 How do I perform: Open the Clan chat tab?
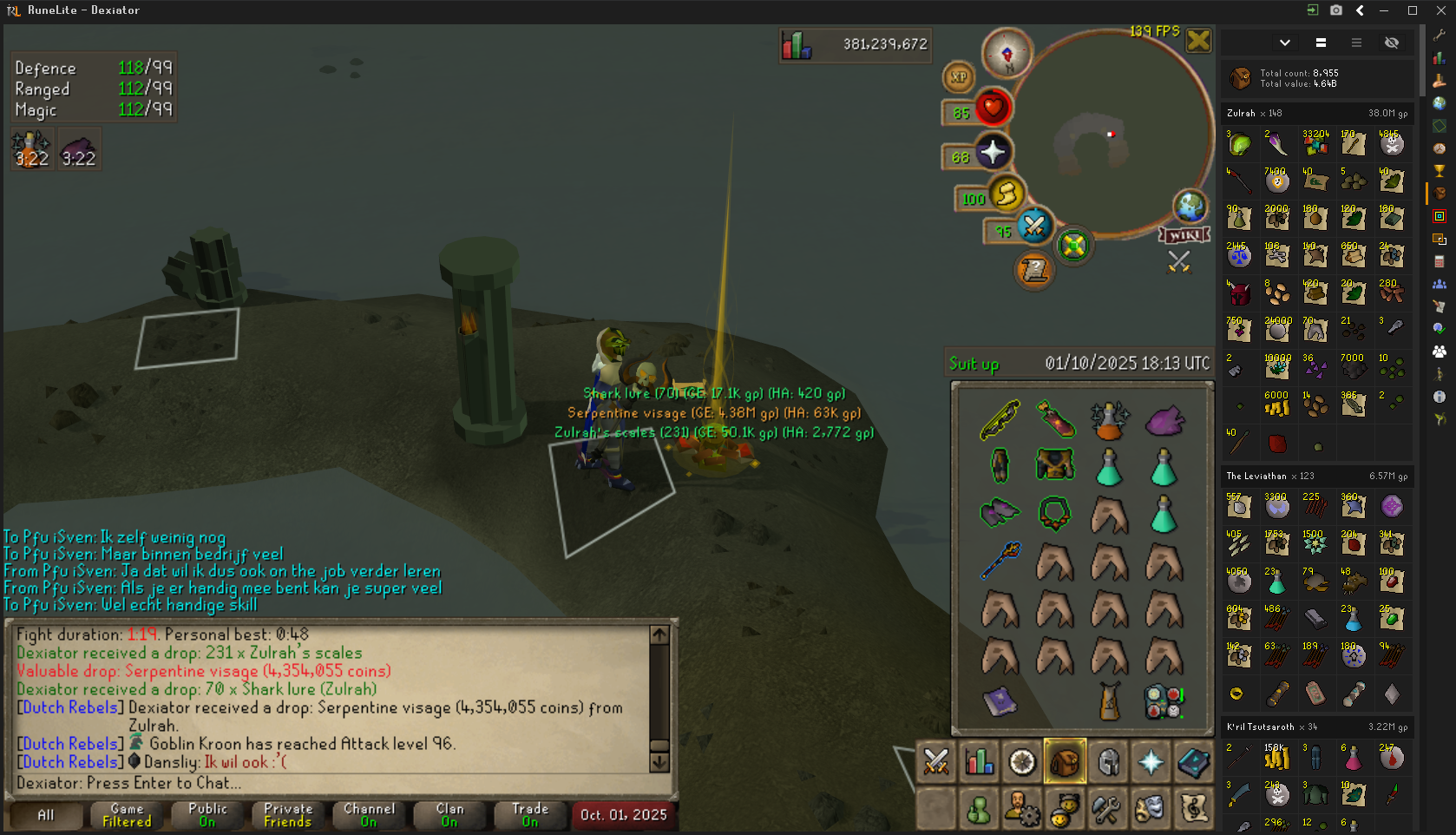(449, 815)
